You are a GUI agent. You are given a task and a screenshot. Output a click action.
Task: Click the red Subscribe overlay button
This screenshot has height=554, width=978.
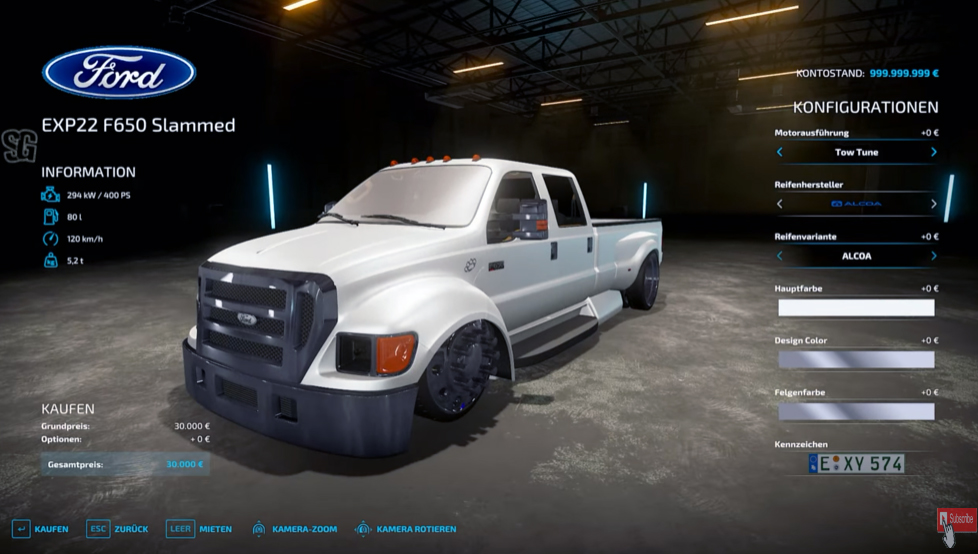956,519
